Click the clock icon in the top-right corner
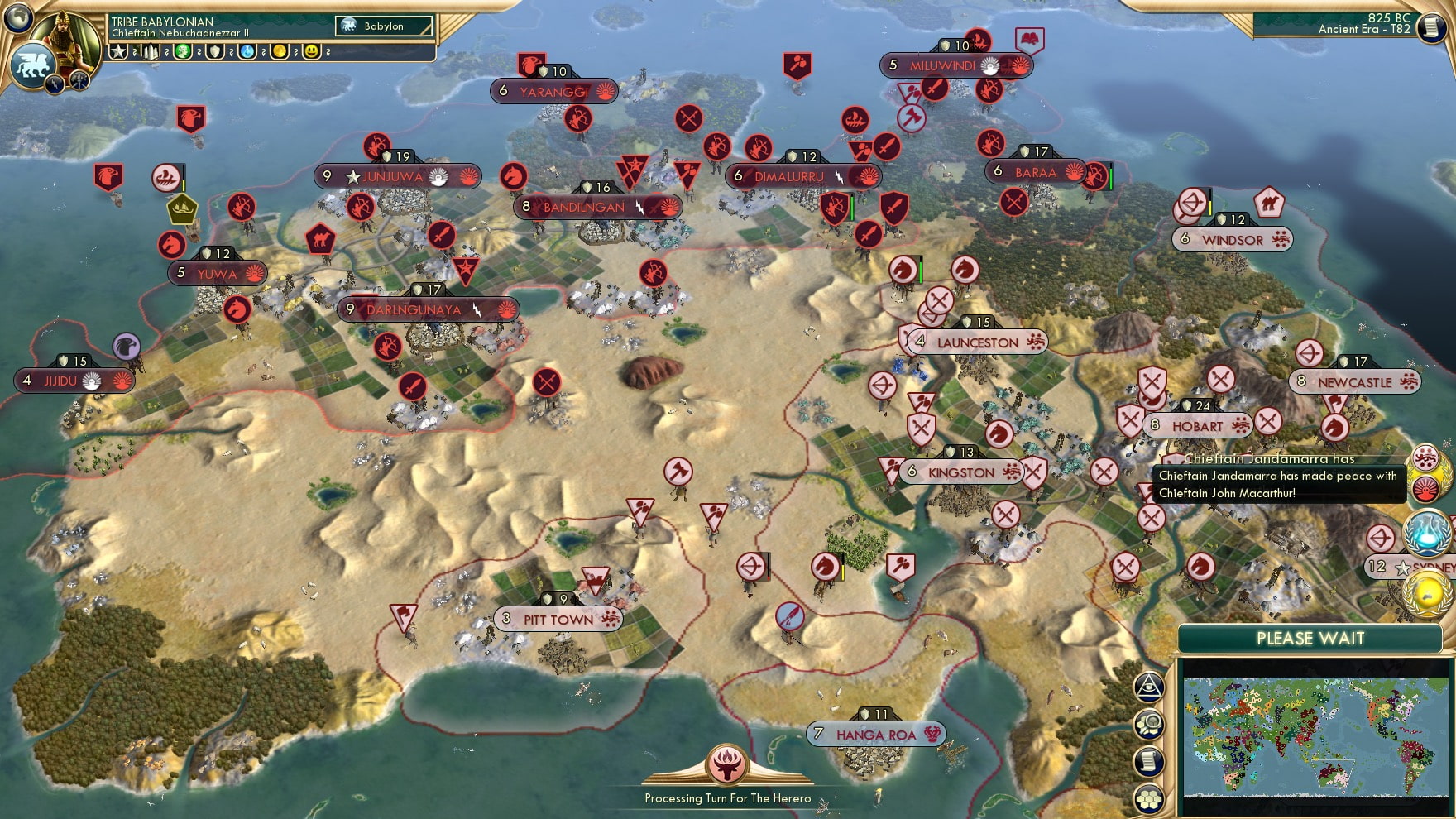The image size is (1456, 819). (x=1430, y=25)
